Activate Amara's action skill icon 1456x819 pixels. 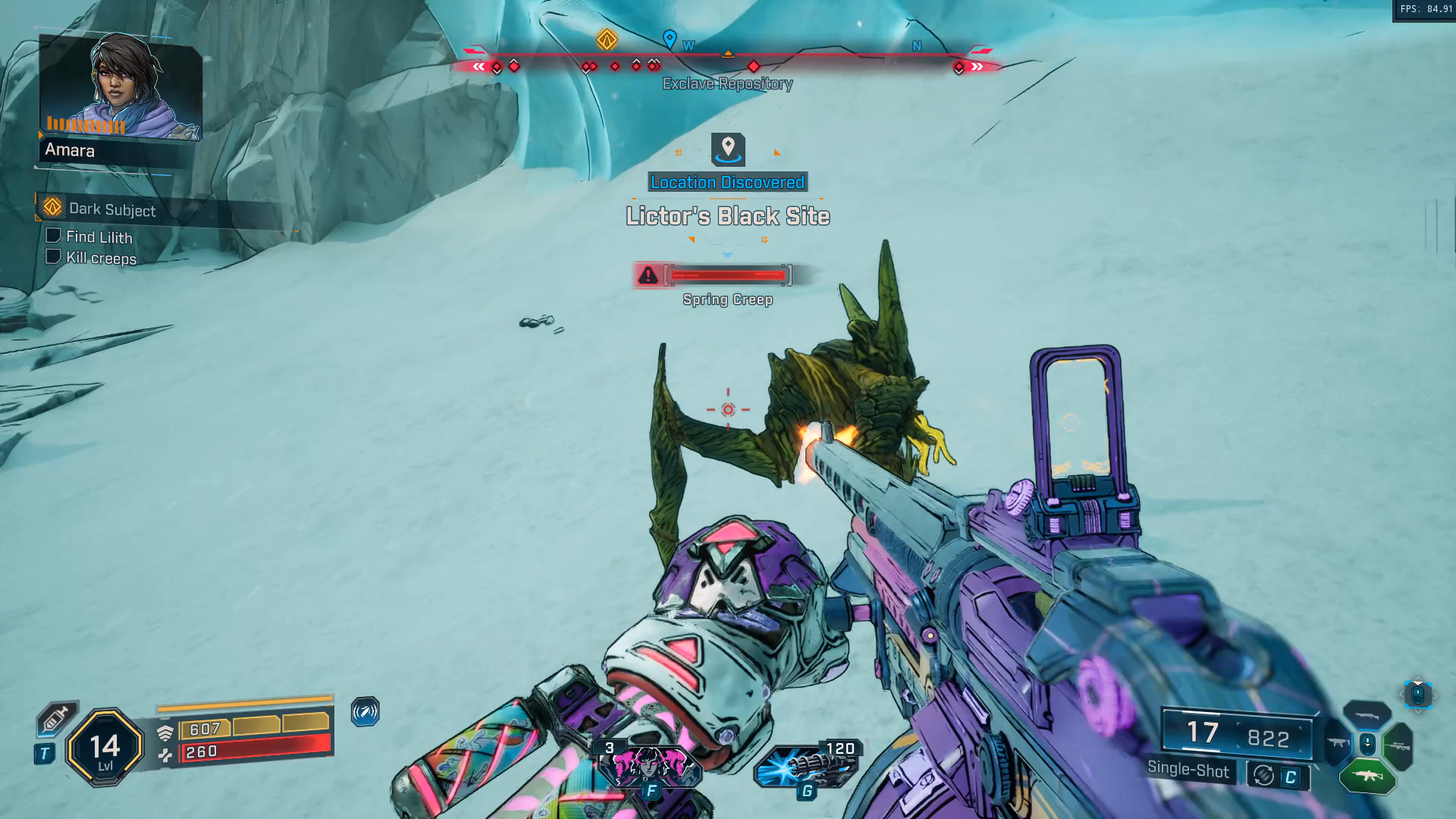(x=650, y=766)
